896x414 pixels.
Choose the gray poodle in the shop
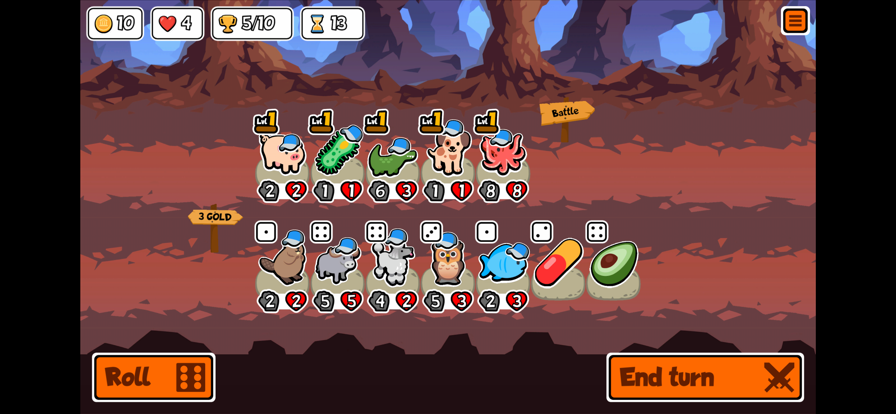392,262
